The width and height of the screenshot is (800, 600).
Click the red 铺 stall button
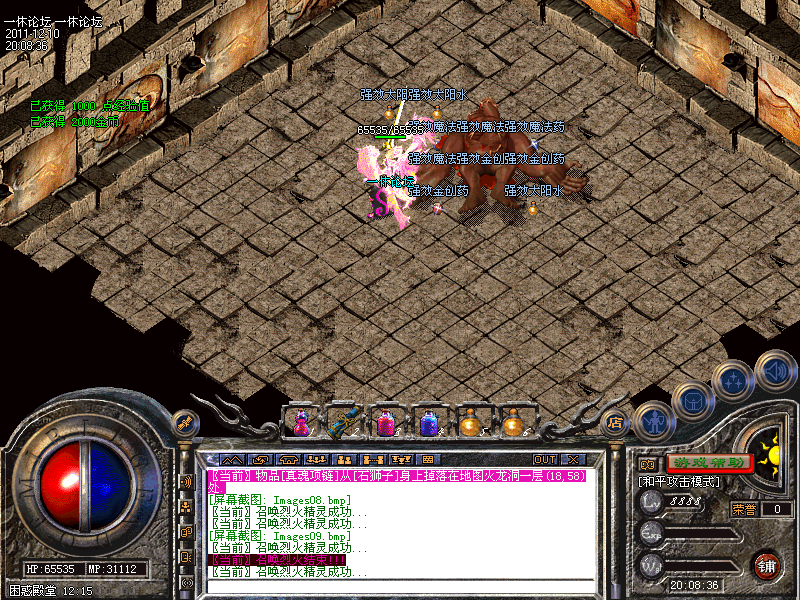pyautogui.click(x=767, y=565)
